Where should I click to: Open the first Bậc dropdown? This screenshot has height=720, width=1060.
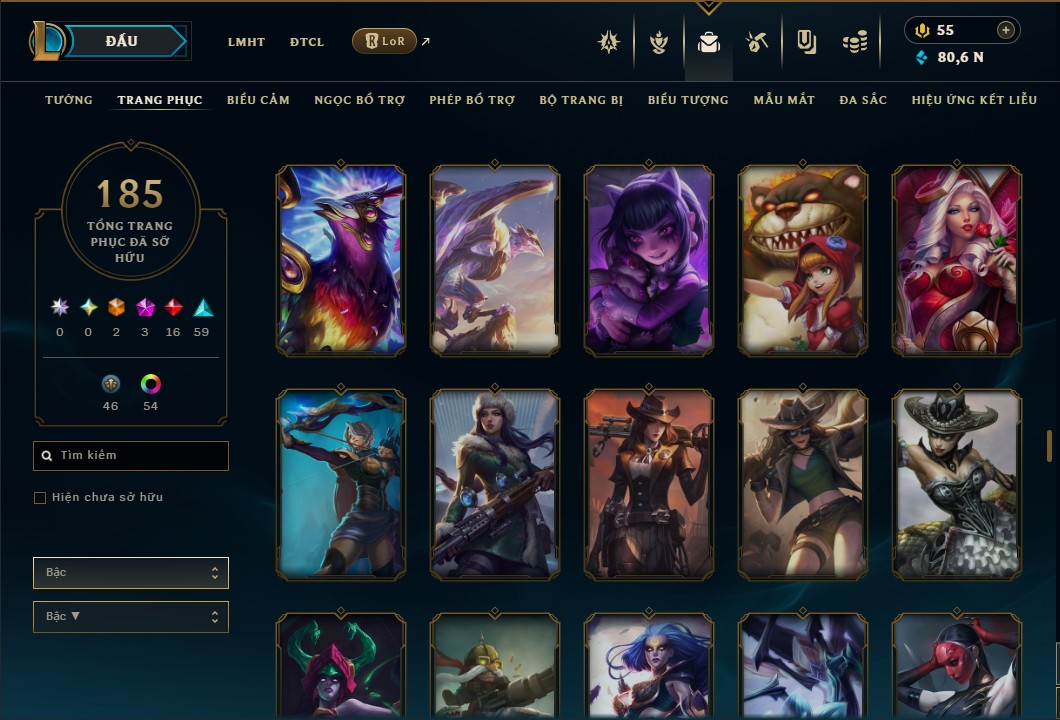(x=131, y=573)
